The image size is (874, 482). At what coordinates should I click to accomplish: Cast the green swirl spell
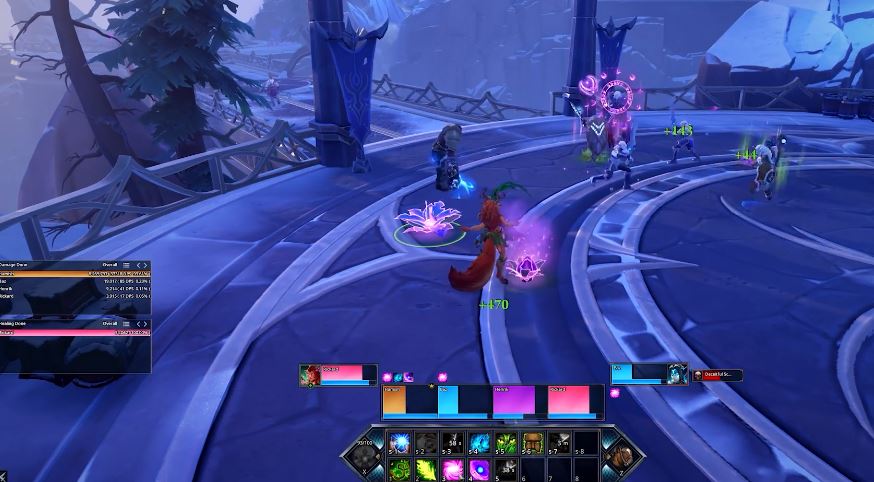400,468
